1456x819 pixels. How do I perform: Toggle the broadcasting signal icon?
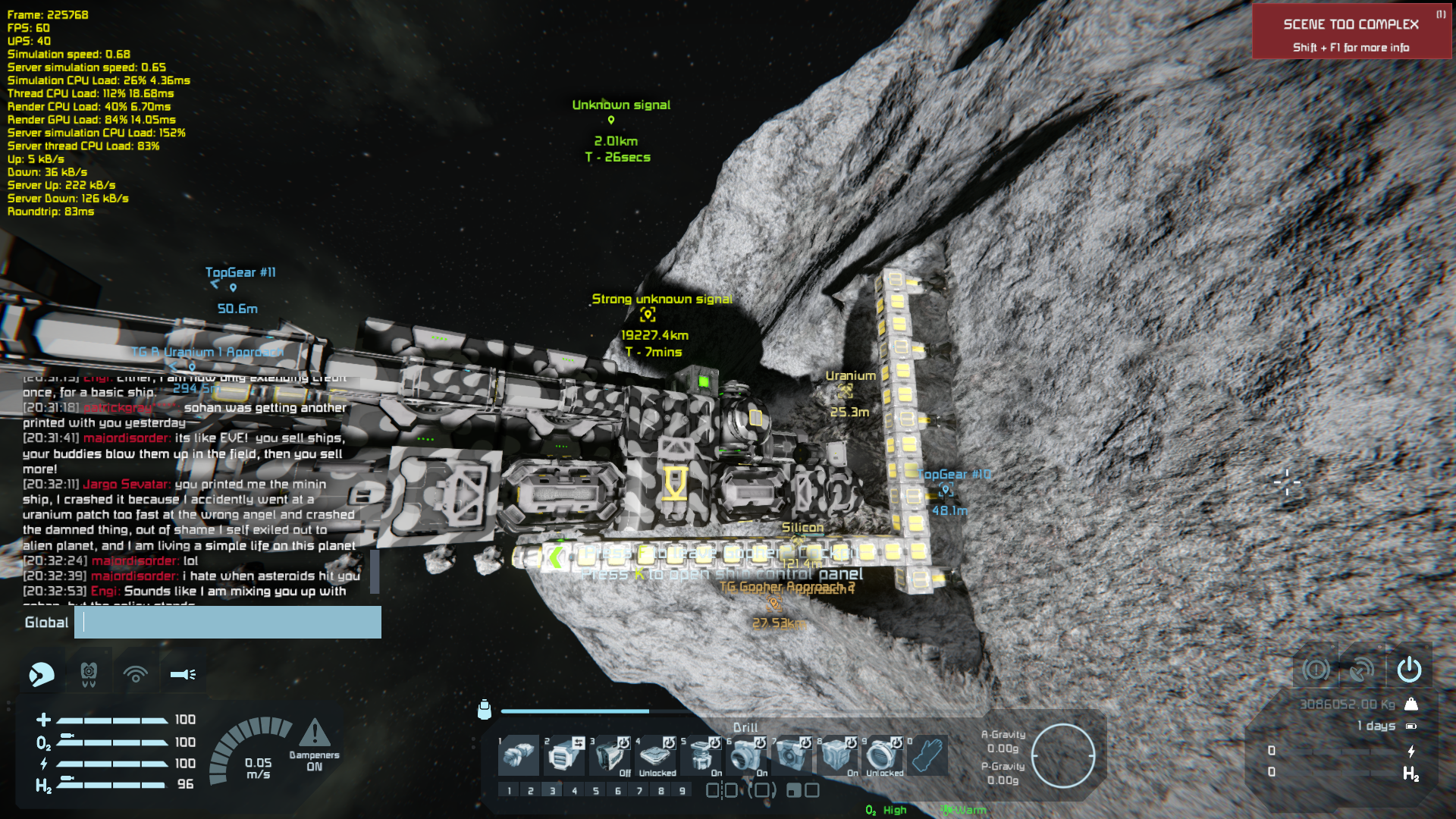pyautogui.click(x=136, y=673)
